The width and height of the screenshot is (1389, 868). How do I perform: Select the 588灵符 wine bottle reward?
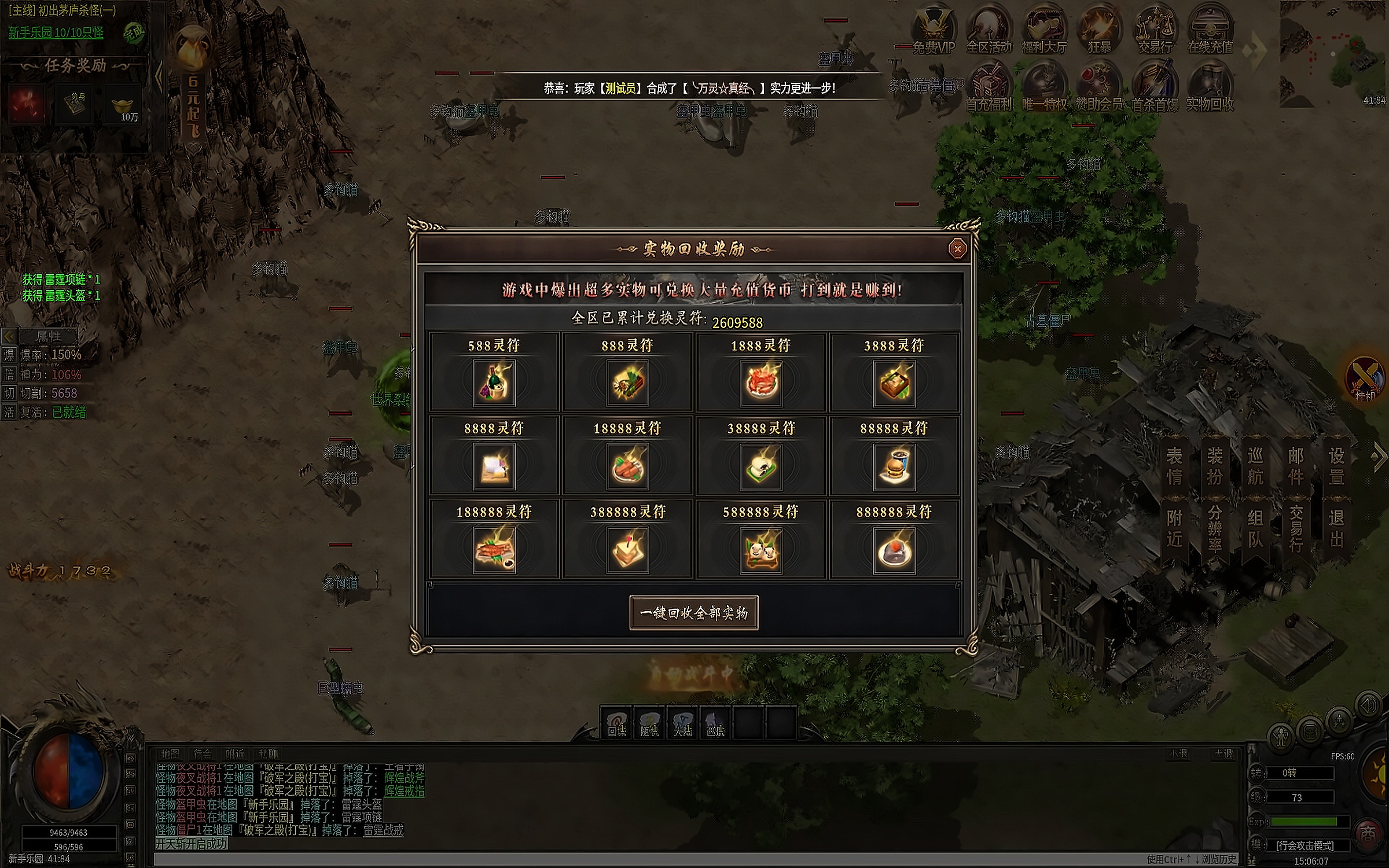[494, 382]
